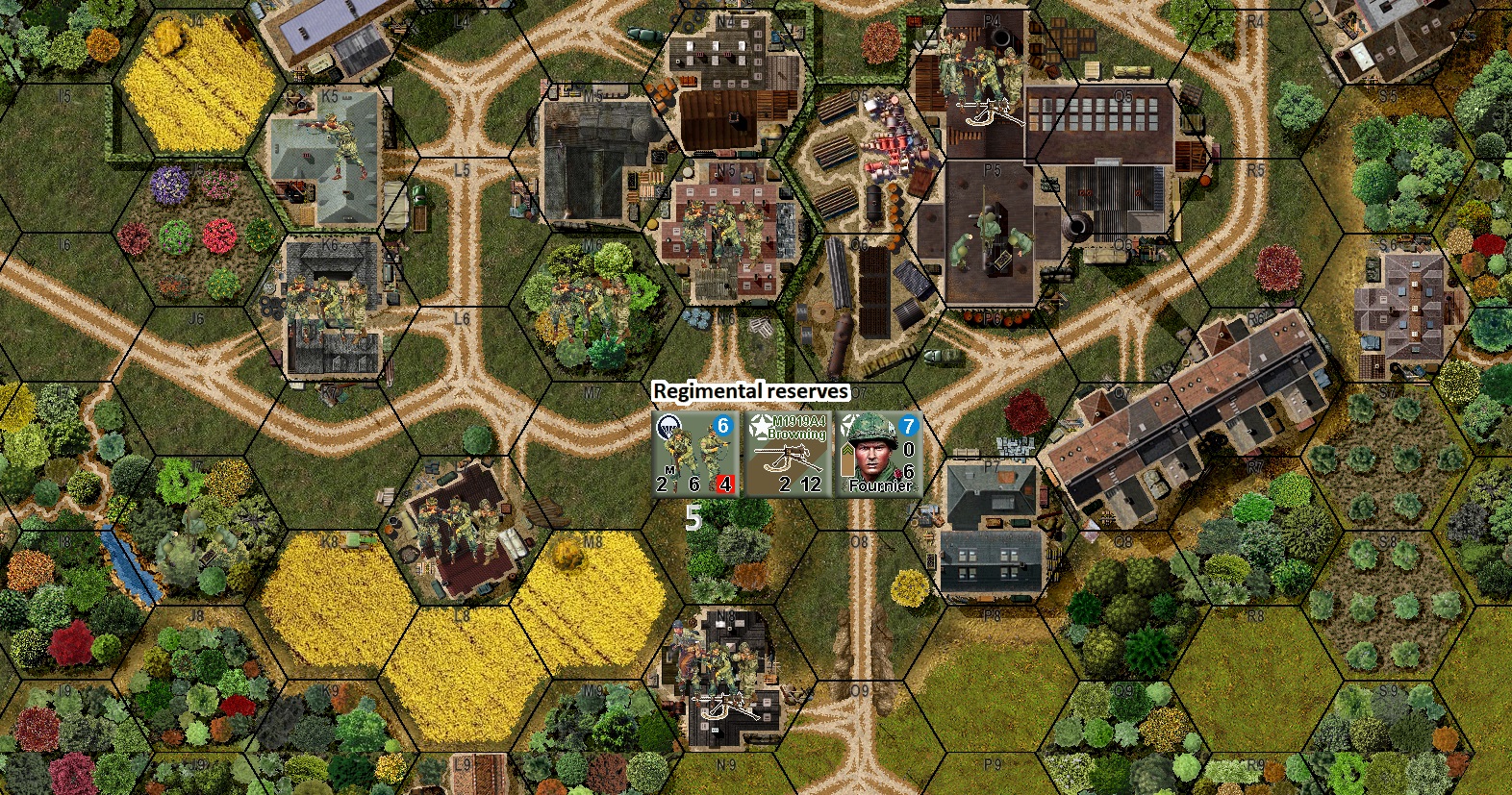Select the paratrooper squad counter in Regimental reserves
This screenshot has height=795, width=1512.
693,453
